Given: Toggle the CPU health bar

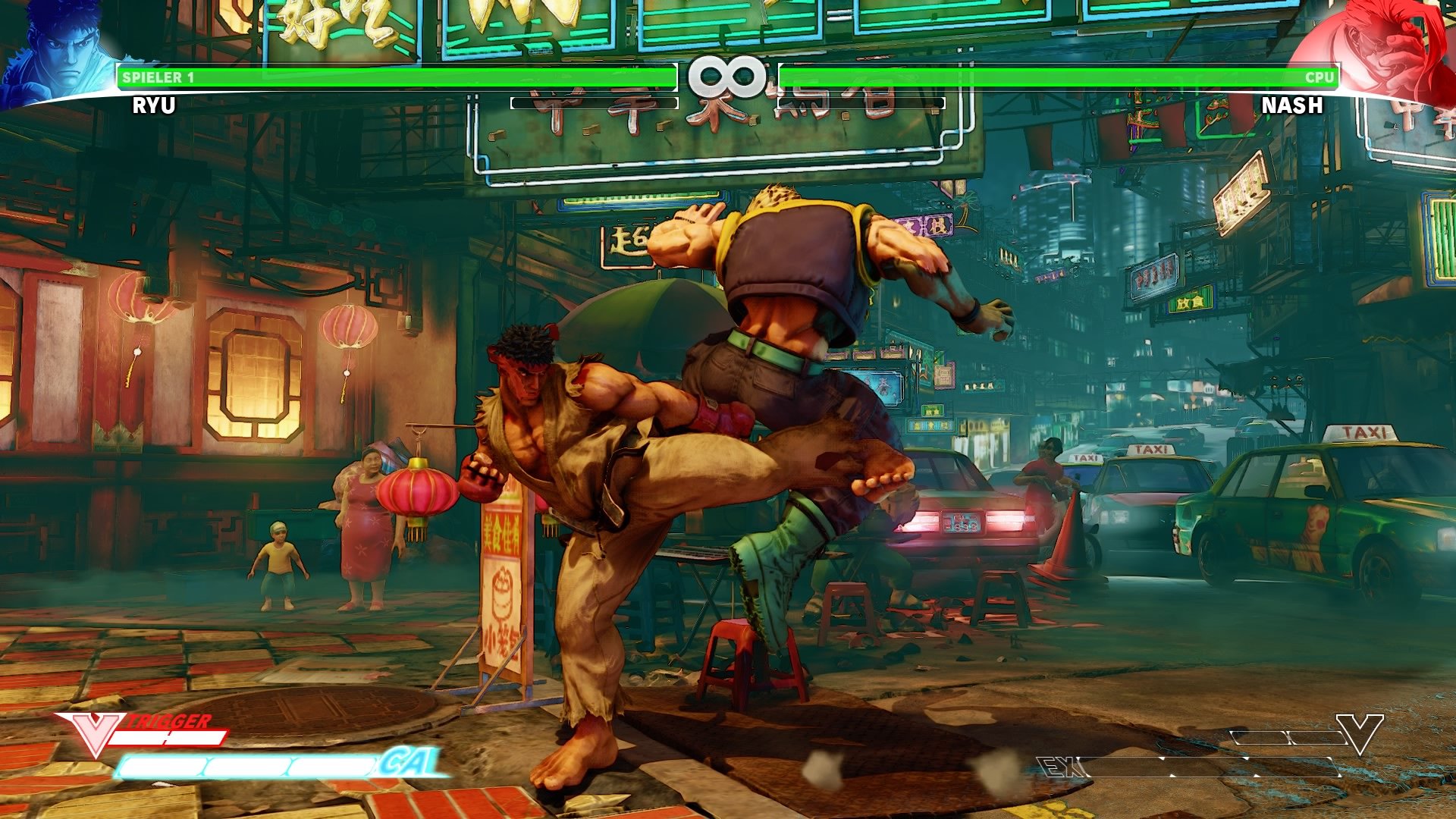Looking at the screenshot, I should tap(1062, 77).
